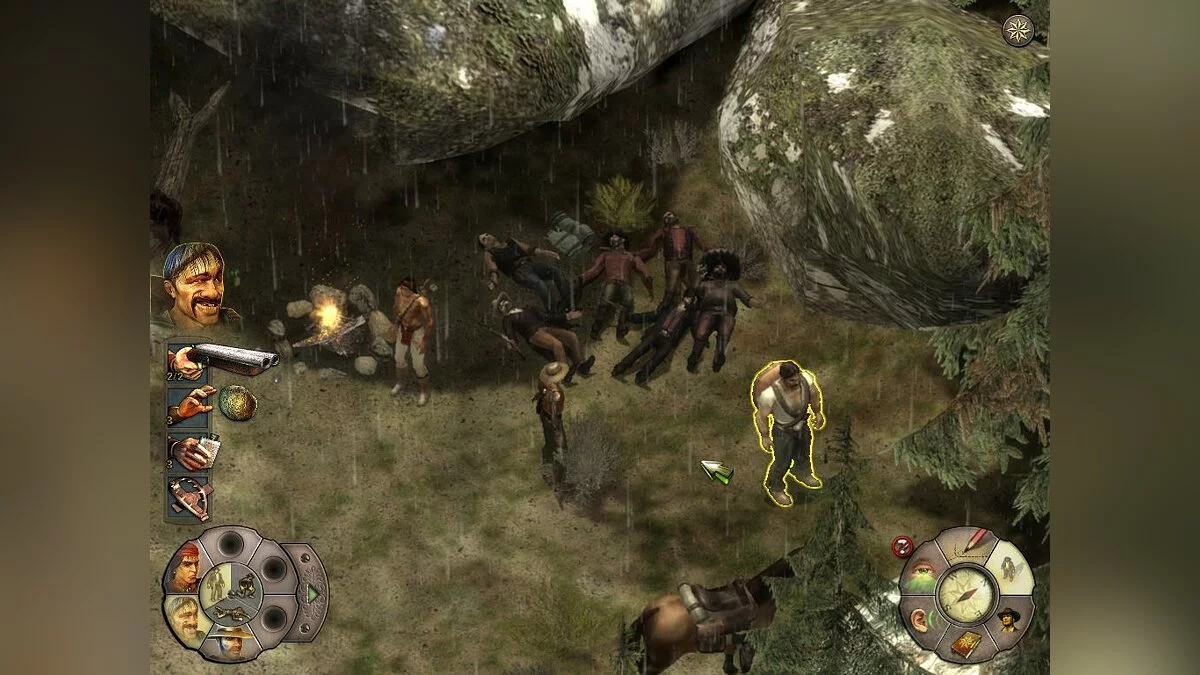Expand the revolver panel with green arrow

point(313,593)
